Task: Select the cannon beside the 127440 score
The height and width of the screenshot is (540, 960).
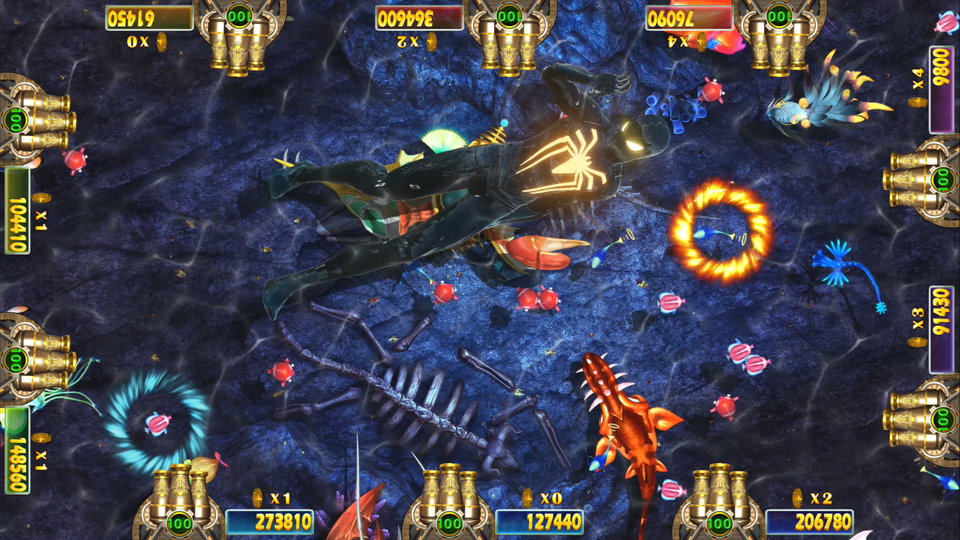Action: tap(450, 495)
